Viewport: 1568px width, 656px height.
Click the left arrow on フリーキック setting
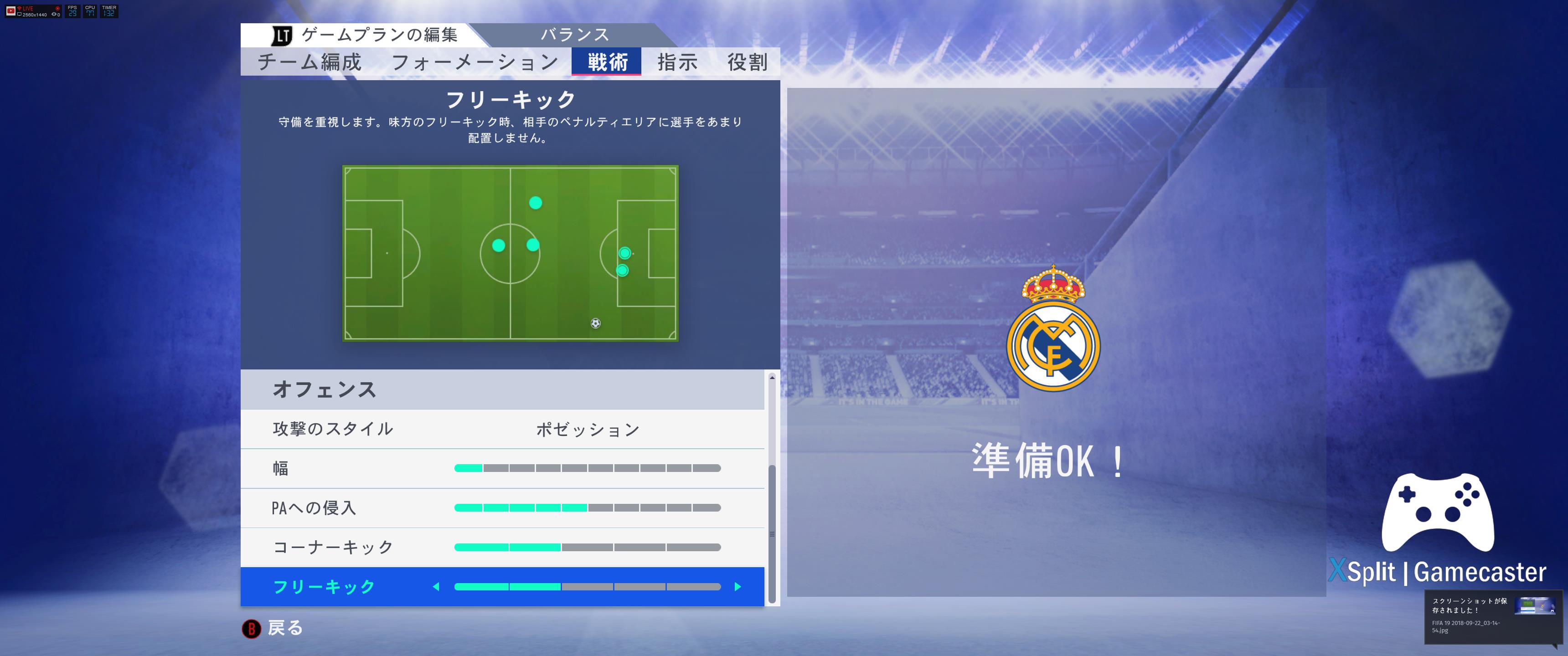(x=436, y=587)
